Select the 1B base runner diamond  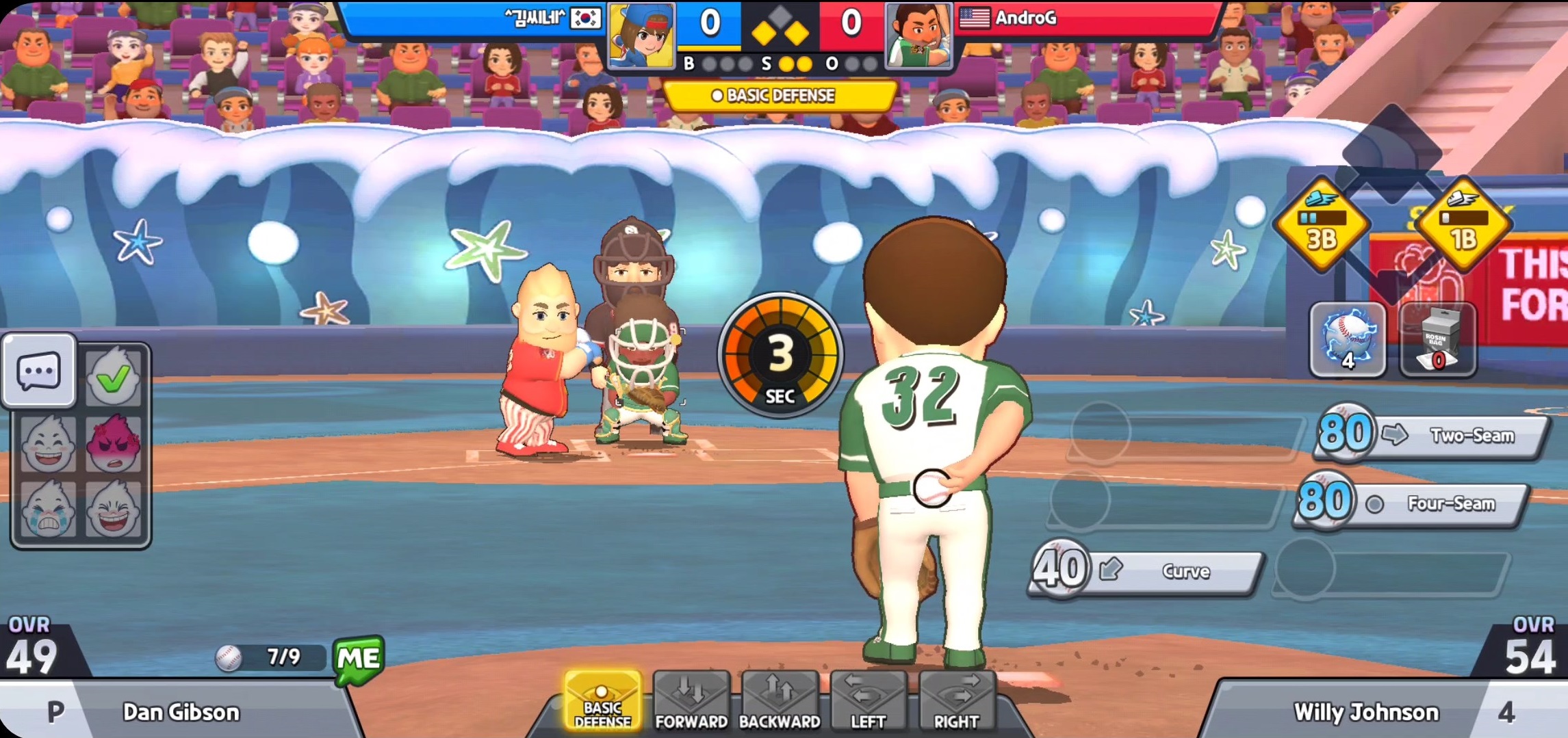(1463, 224)
